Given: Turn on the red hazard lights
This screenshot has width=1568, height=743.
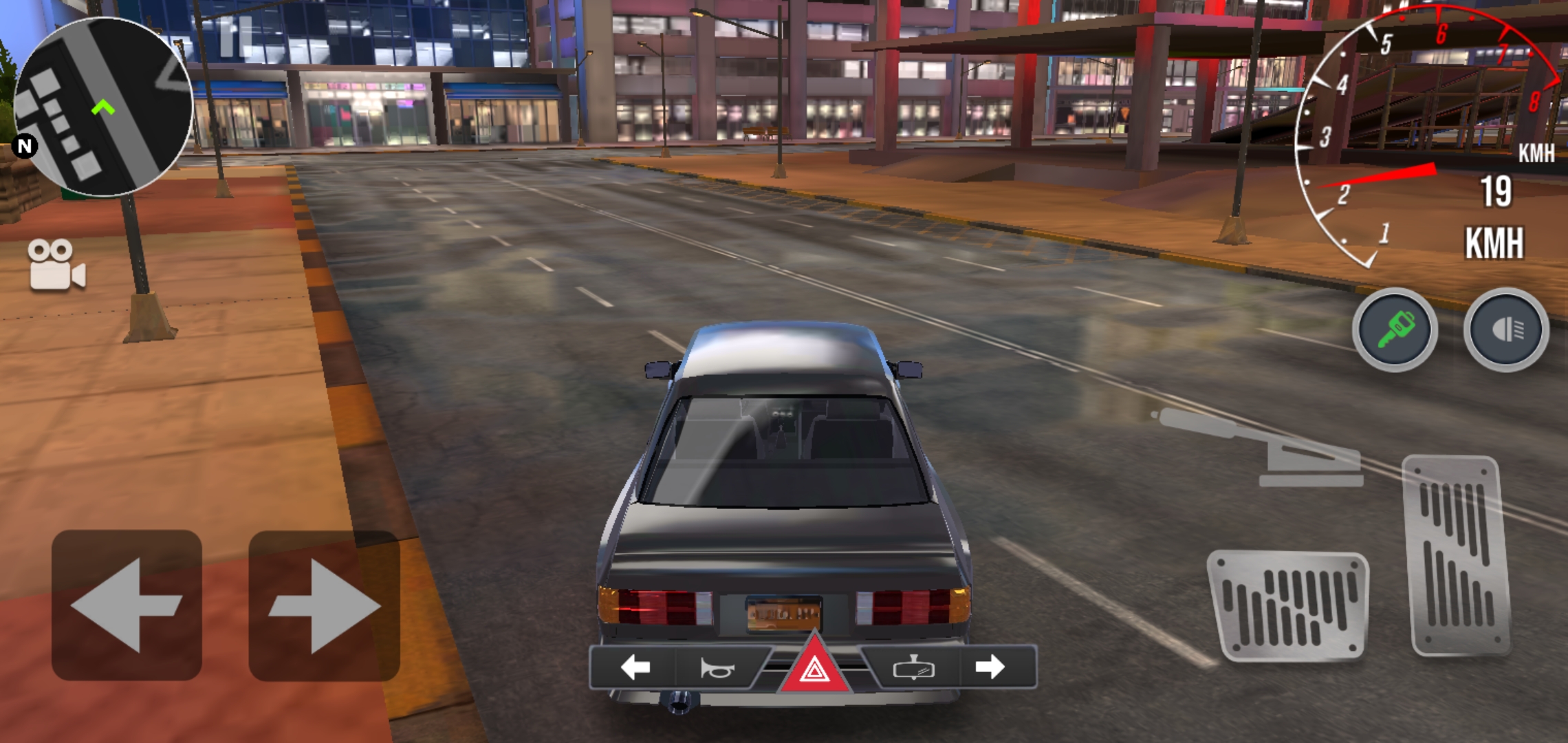Looking at the screenshot, I should click(814, 667).
